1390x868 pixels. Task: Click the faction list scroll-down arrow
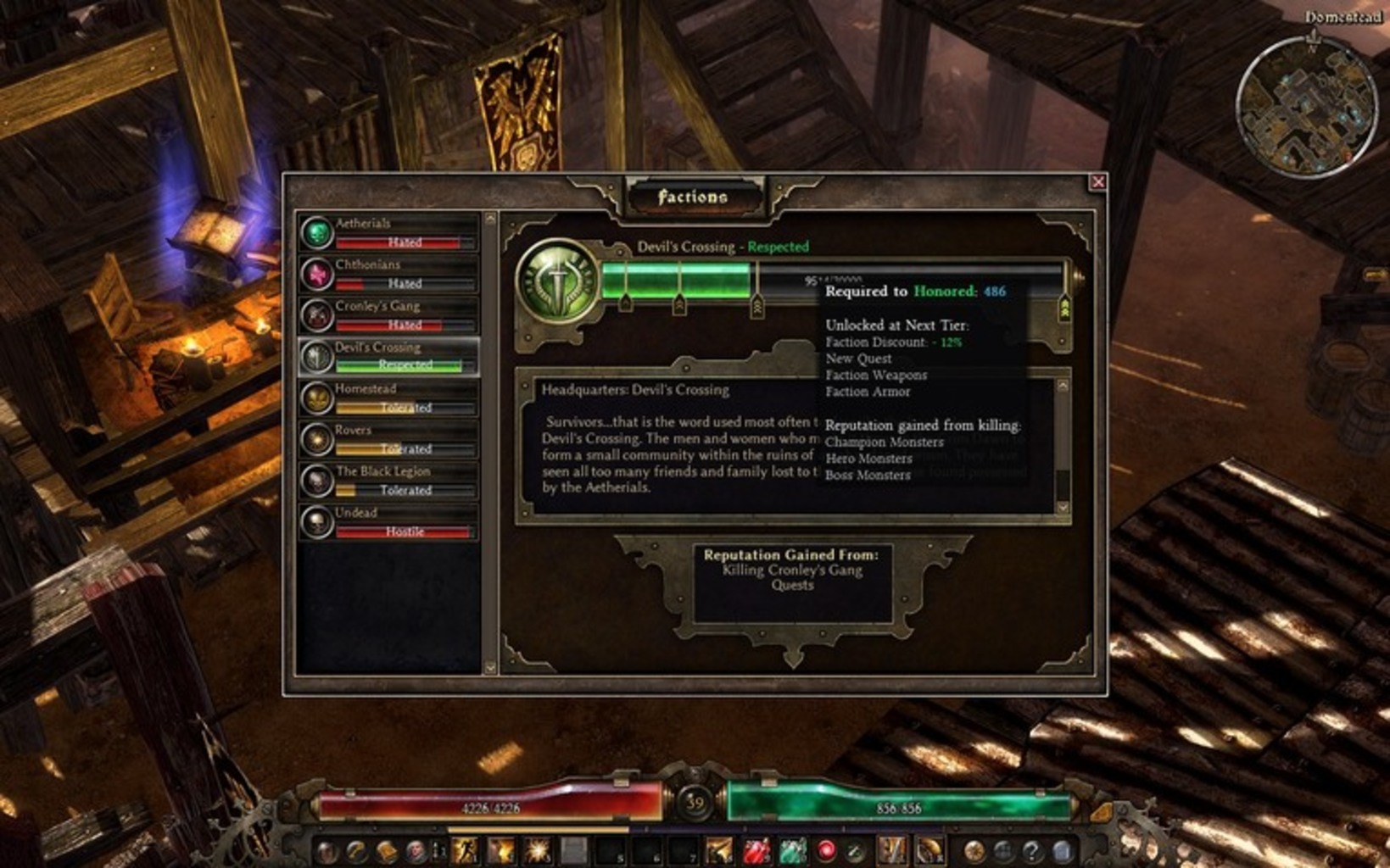489,668
